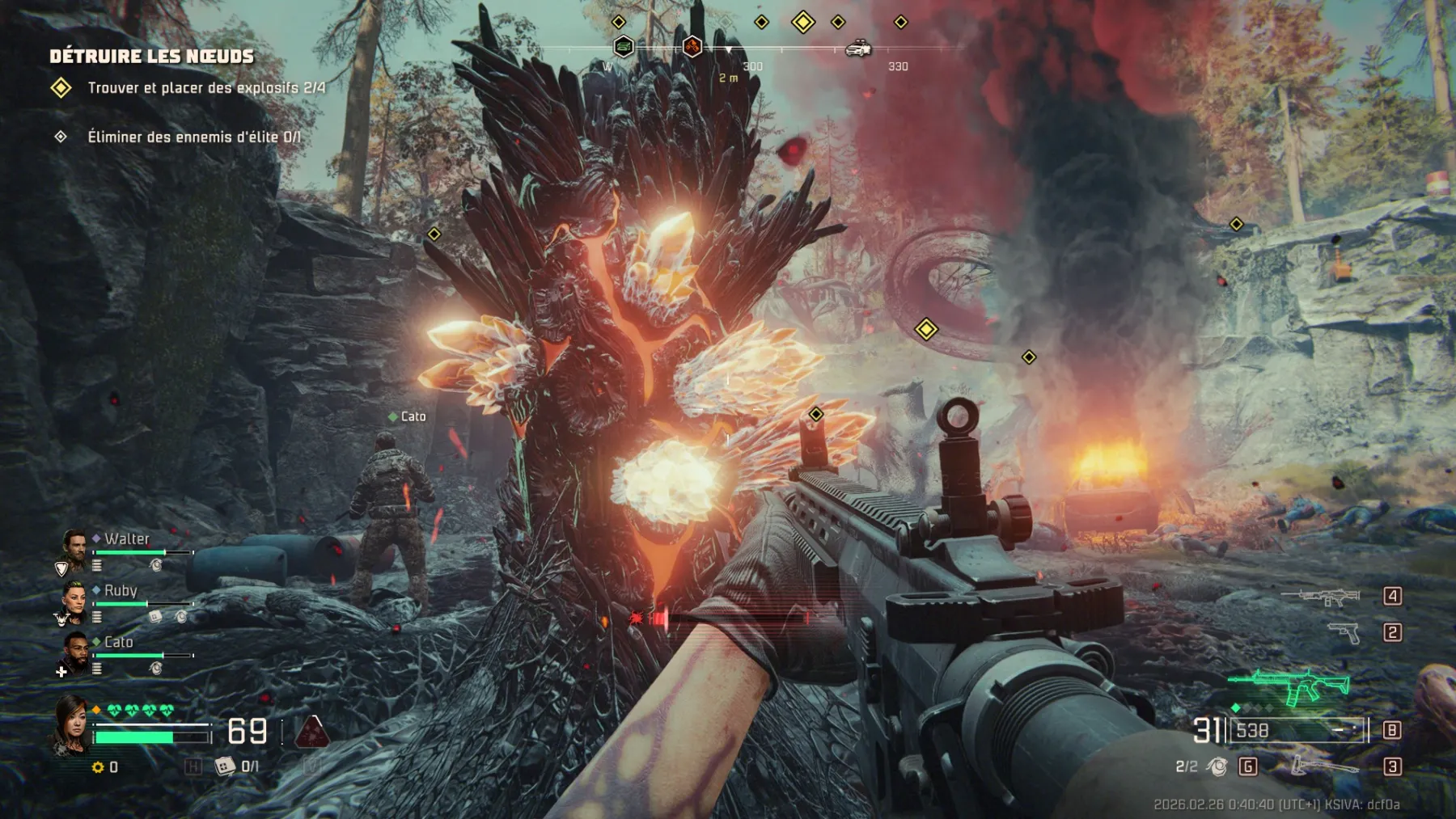This screenshot has height=819, width=1456.
Task: Select the 'Éliminer des ennemis d'élite' objective
Action: click(193, 137)
